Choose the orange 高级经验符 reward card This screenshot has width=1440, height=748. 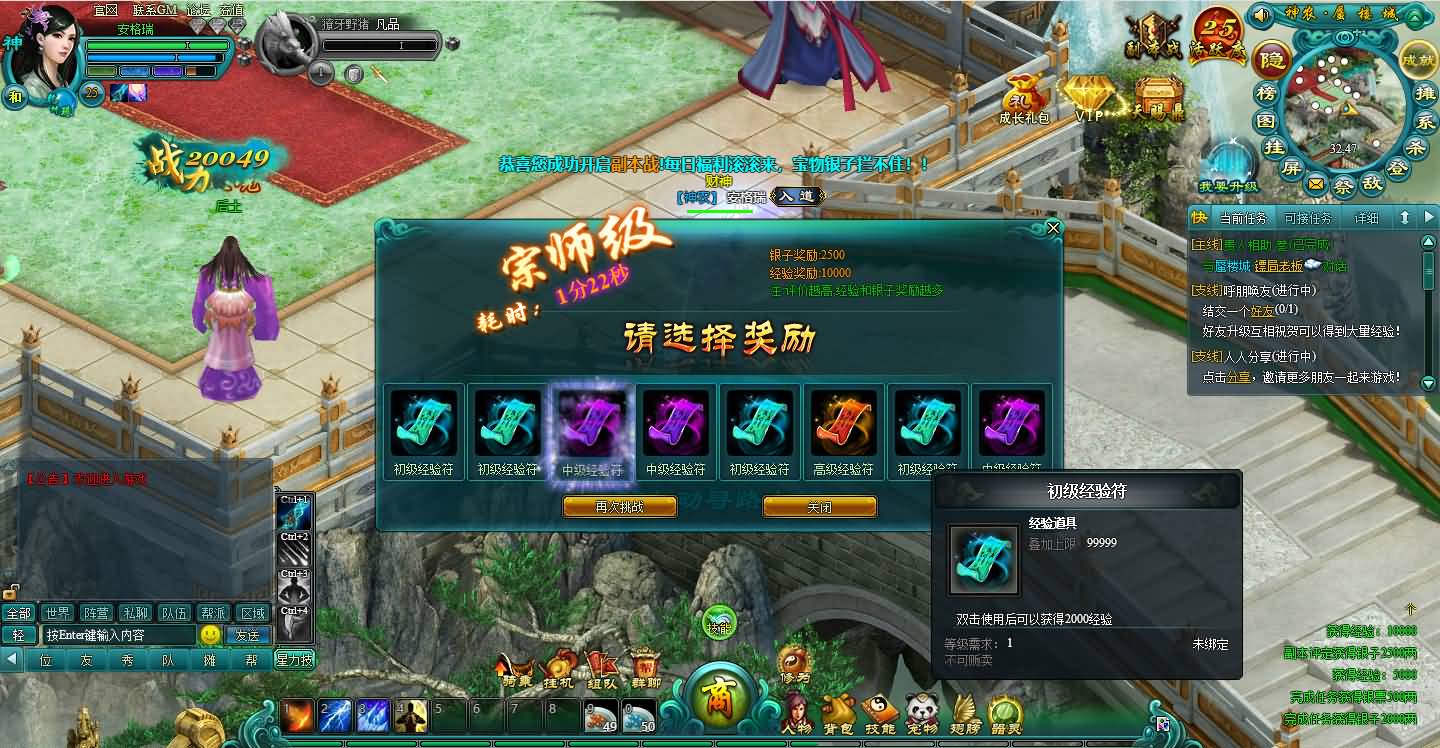[842, 425]
